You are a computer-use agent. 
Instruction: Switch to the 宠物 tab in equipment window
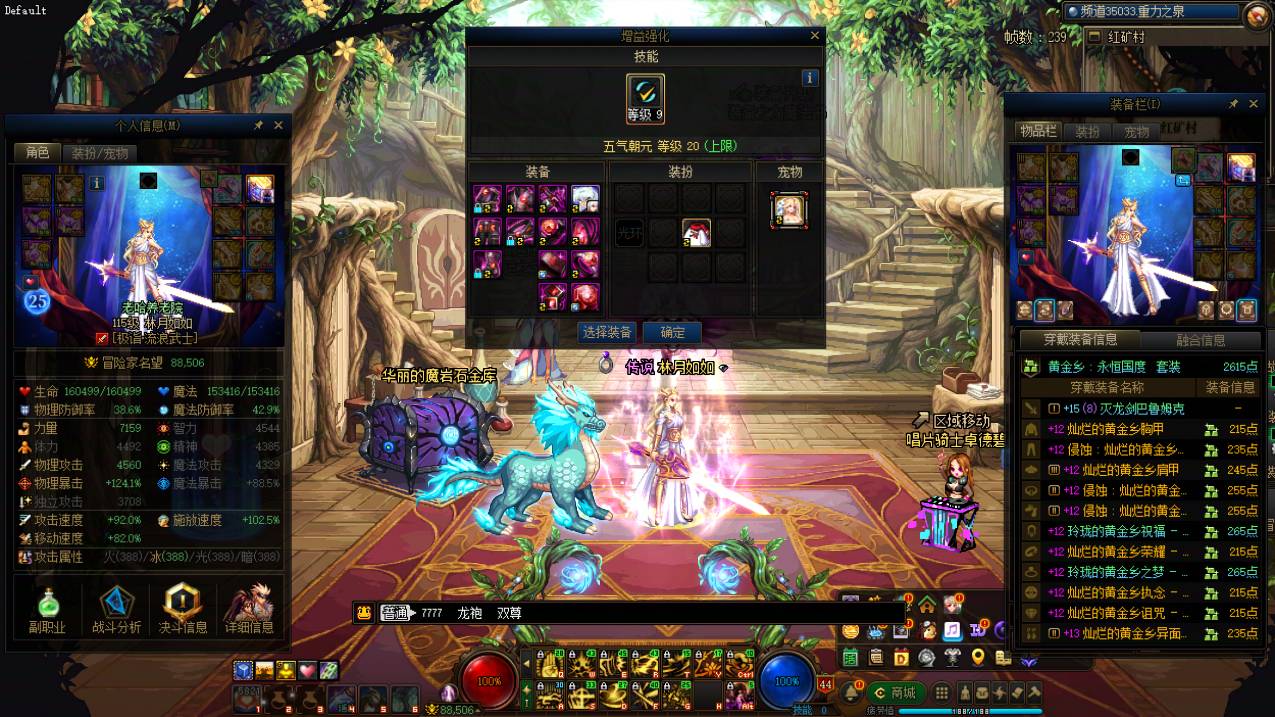[x=1136, y=131]
